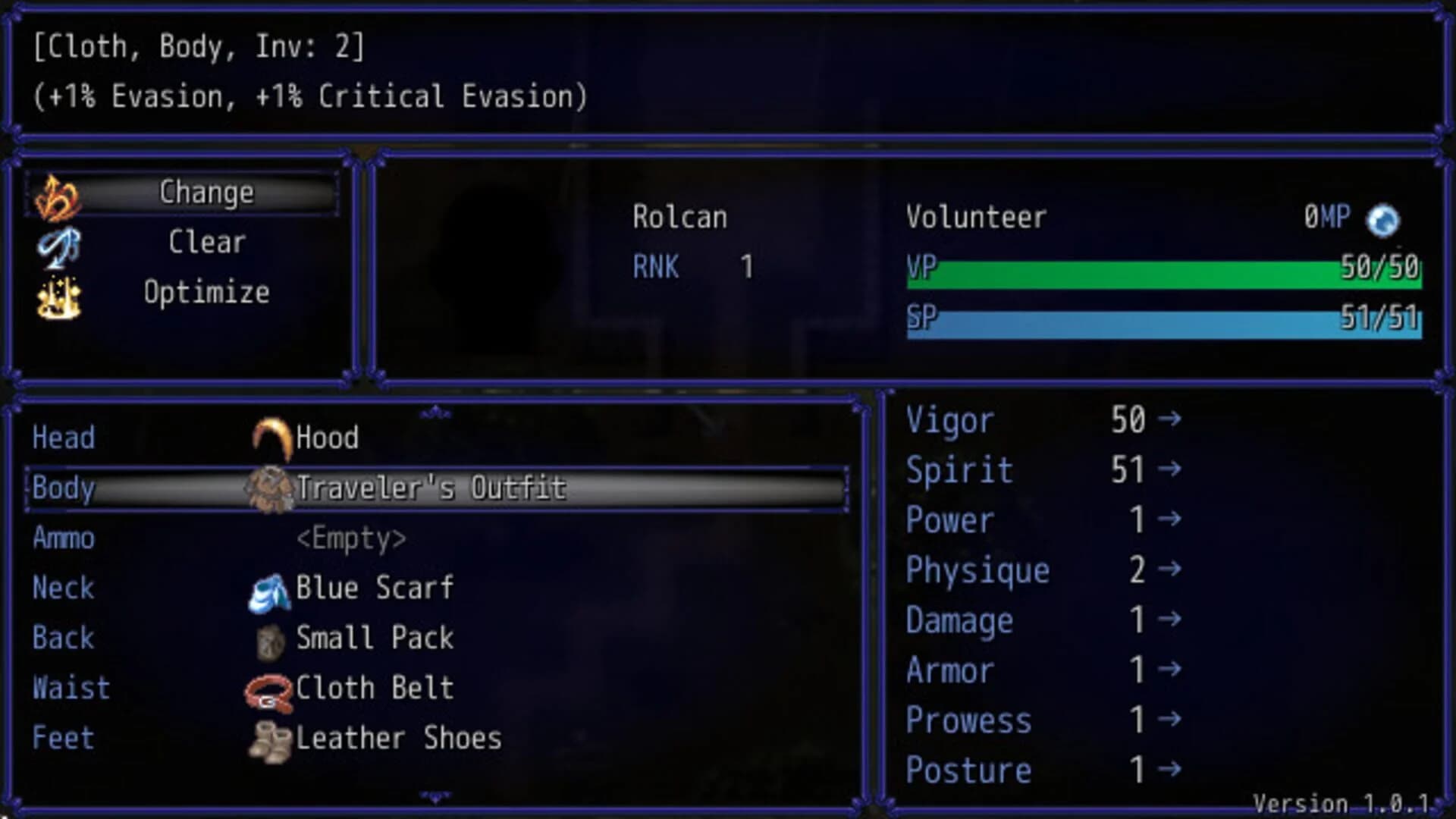
Task: Click the Optimize button
Action: (x=206, y=292)
